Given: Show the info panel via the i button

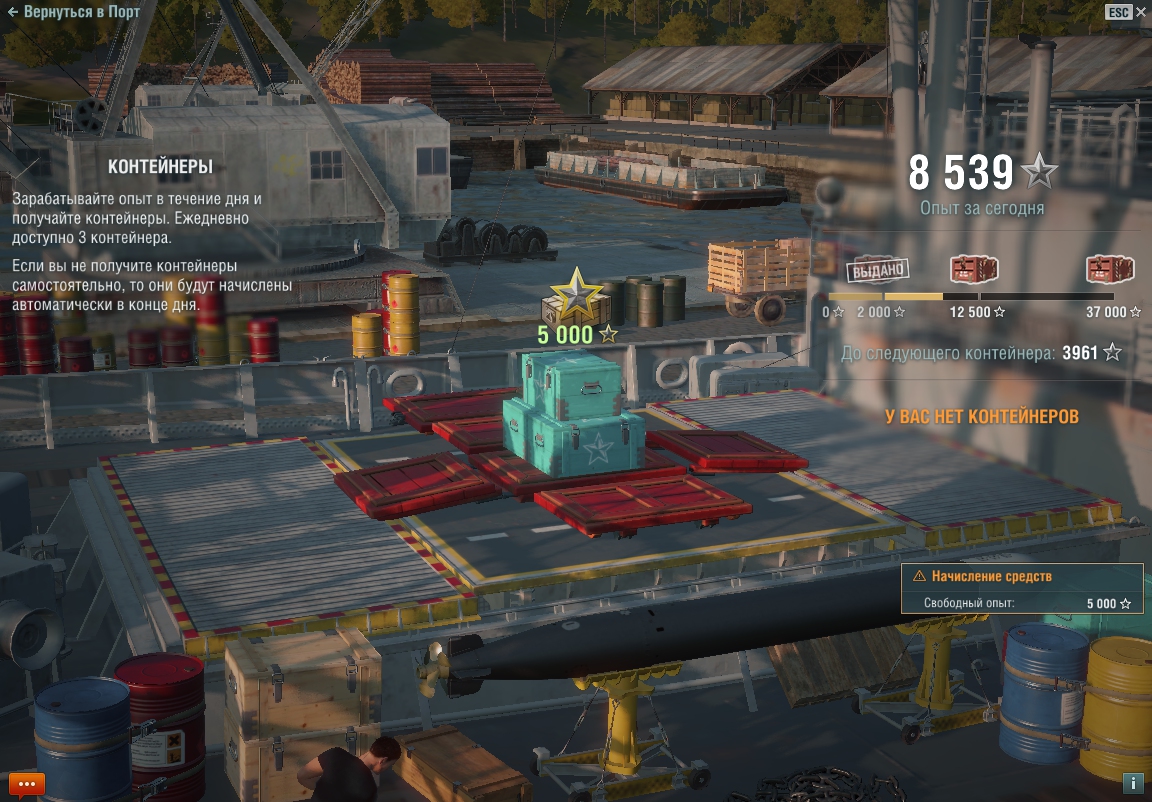Looking at the screenshot, I should tap(1133, 783).
